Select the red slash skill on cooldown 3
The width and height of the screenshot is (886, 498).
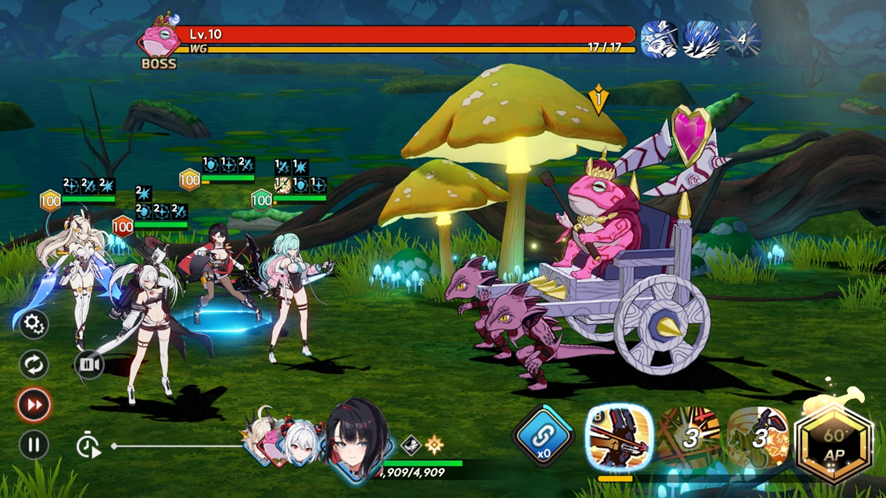(688, 438)
